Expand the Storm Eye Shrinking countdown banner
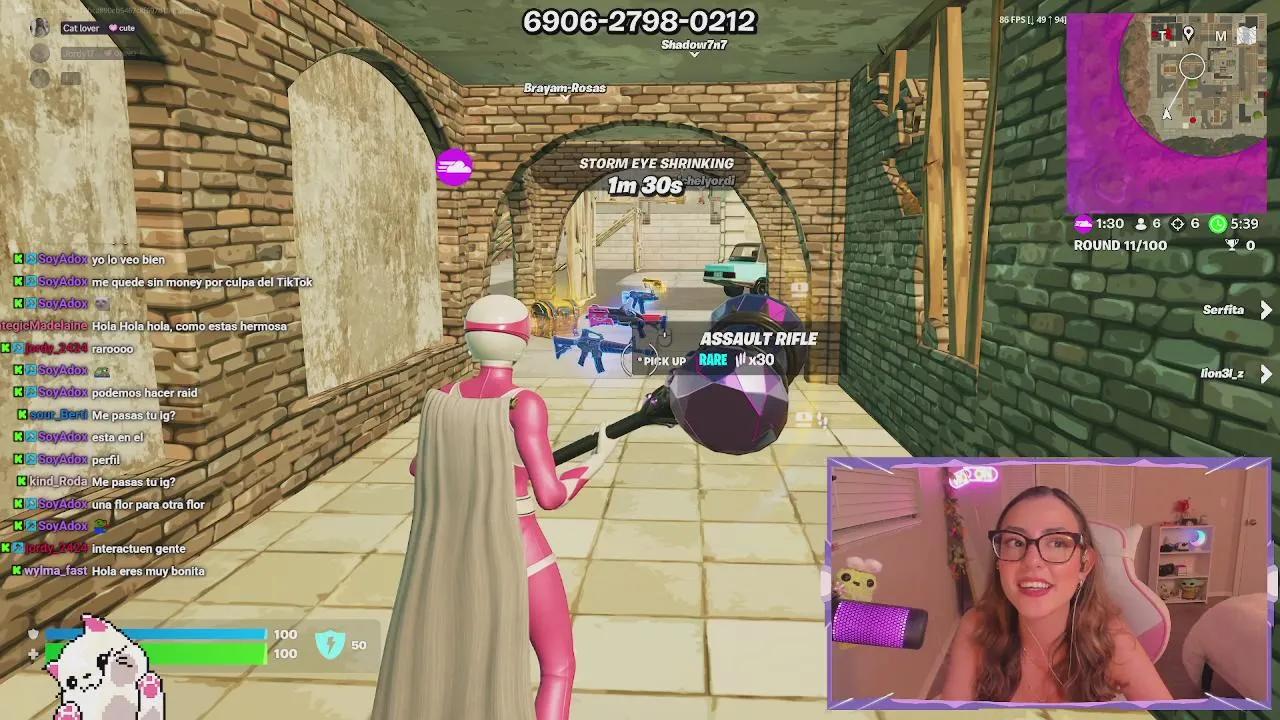Screen dimensions: 1280x720 click(x=657, y=172)
